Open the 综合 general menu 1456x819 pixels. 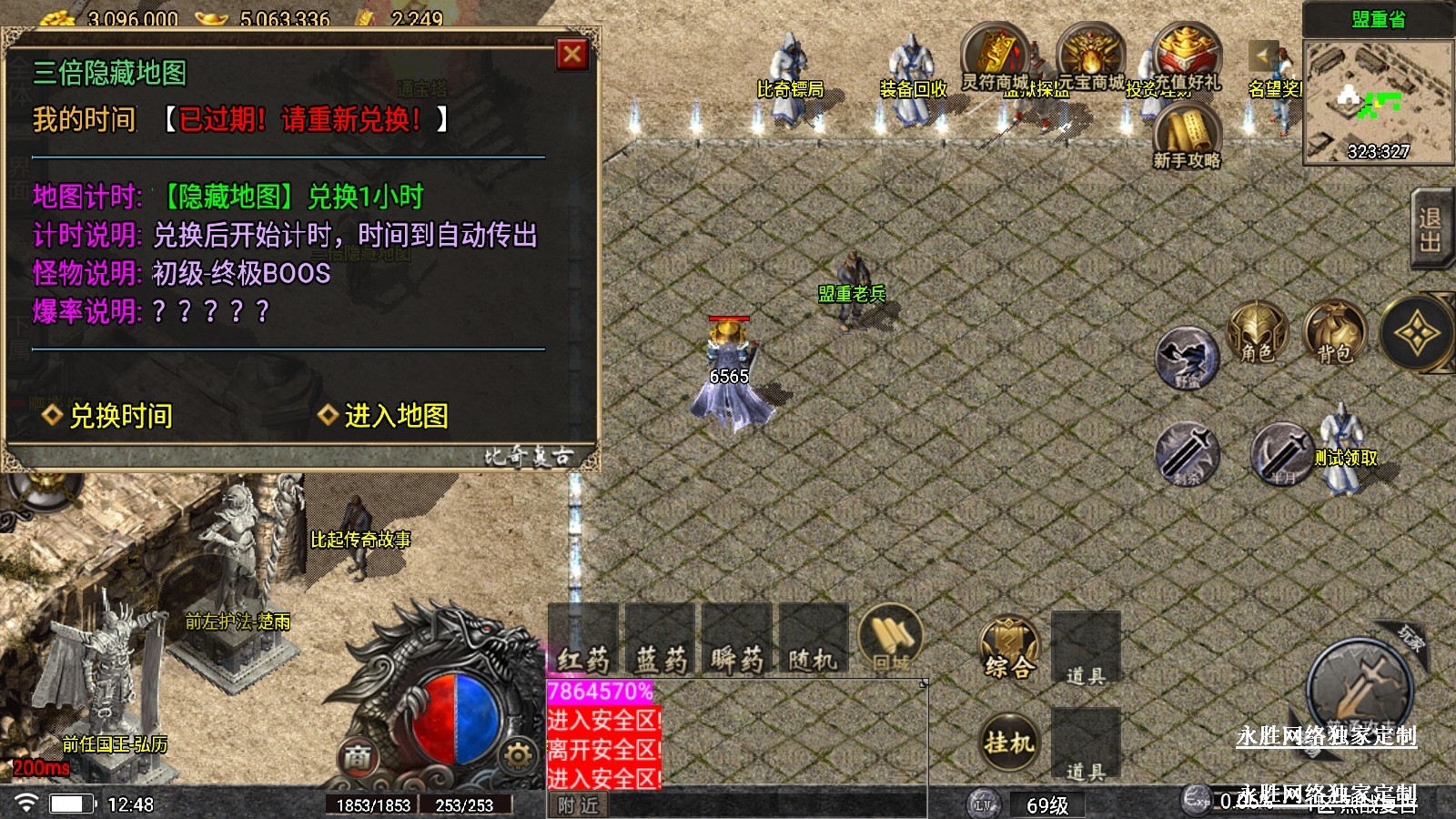tap(1009, 648)
